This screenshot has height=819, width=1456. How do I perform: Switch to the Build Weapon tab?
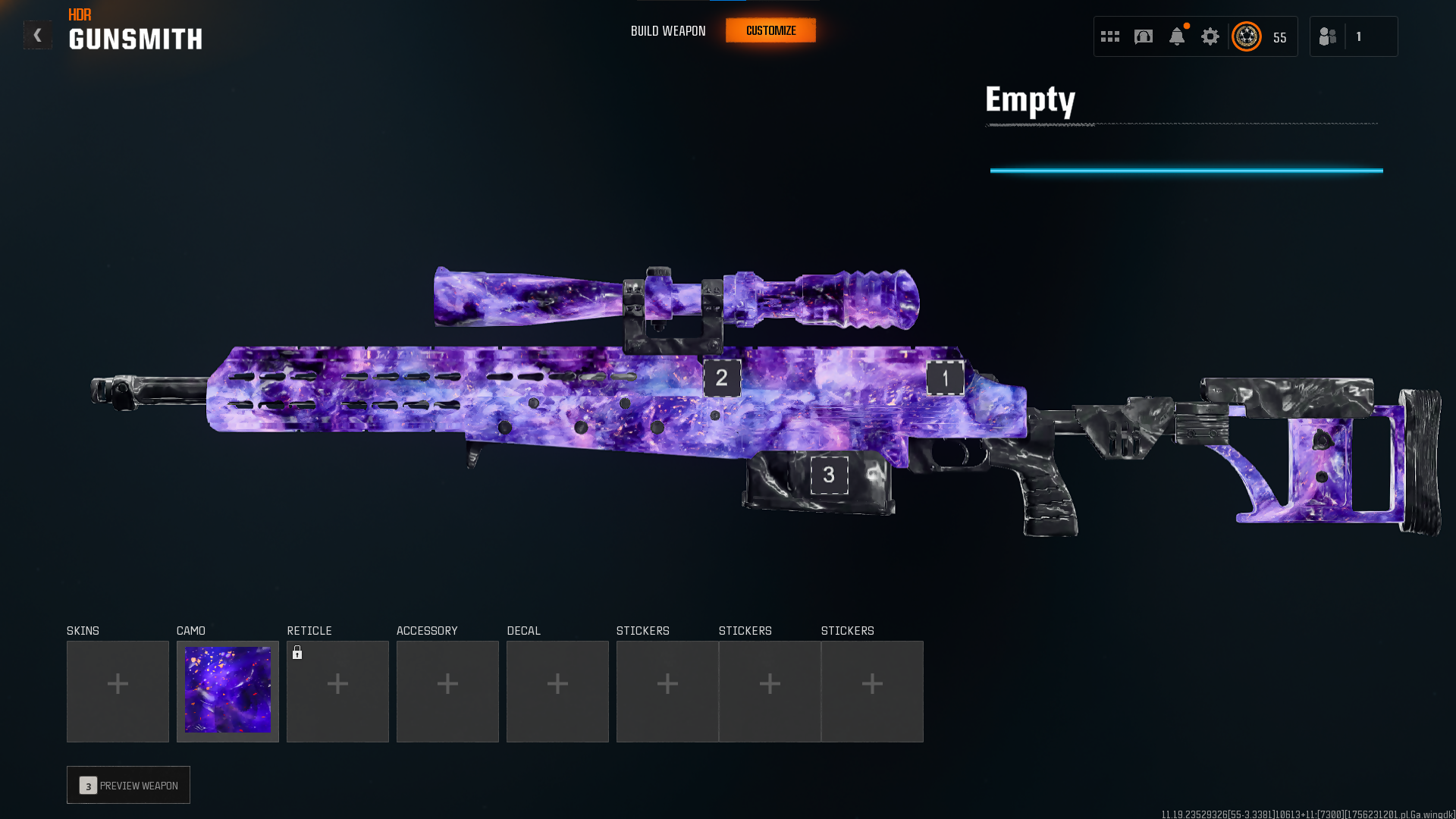coord(668,31)
